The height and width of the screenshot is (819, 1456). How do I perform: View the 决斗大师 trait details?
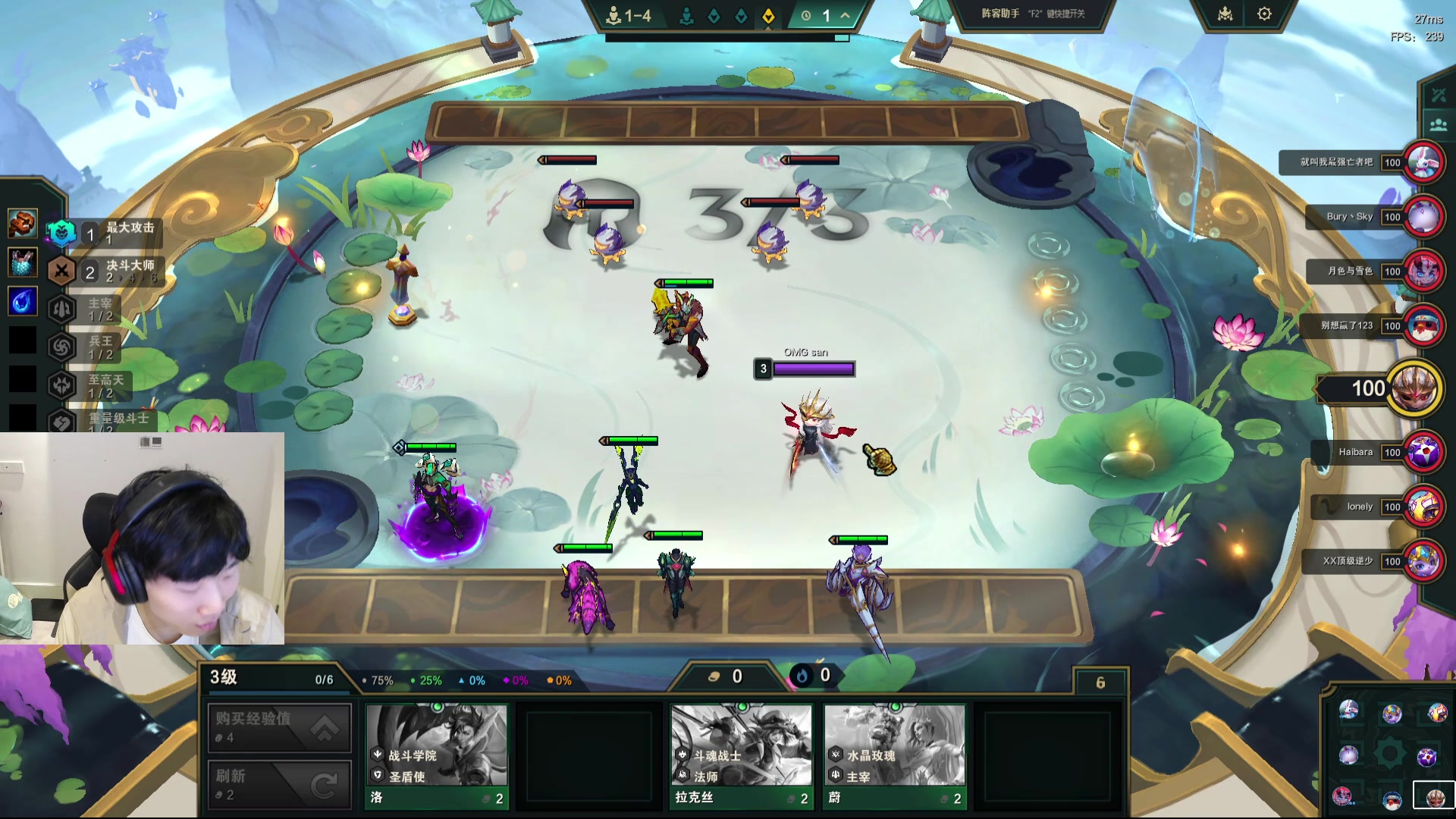(x=106, y=271)
